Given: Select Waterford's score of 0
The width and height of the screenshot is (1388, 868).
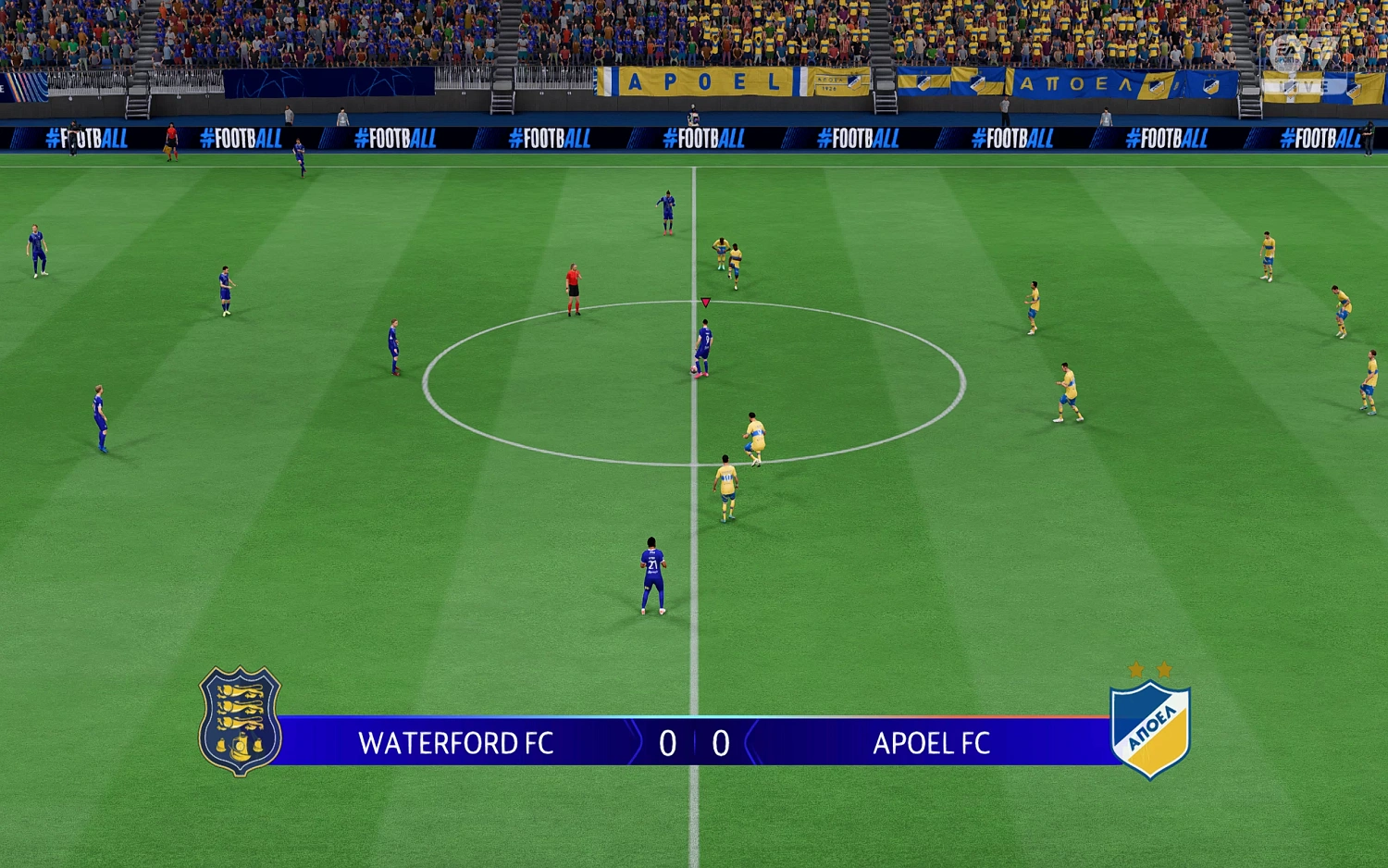Looking at the screenshot, I should coord(668,742).
